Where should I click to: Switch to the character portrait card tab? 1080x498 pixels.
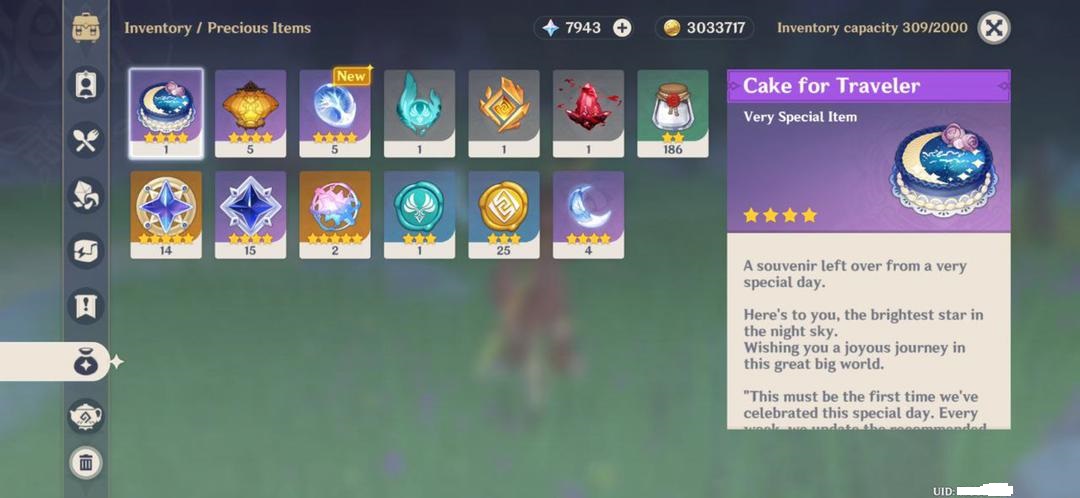coord(86,85)
